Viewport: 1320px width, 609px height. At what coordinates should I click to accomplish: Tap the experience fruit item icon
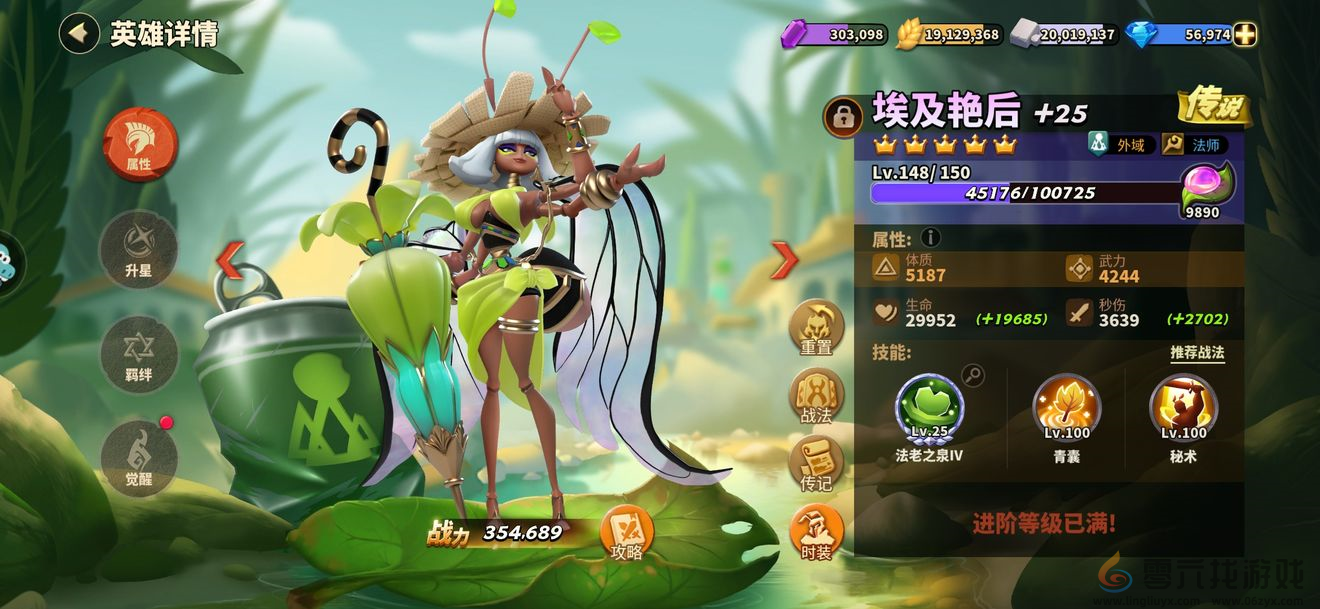tap(1207, 186)
